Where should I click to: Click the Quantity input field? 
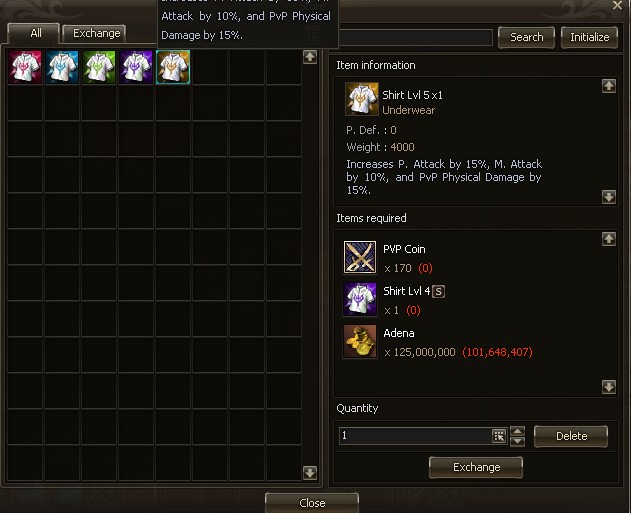click(414, 436)
